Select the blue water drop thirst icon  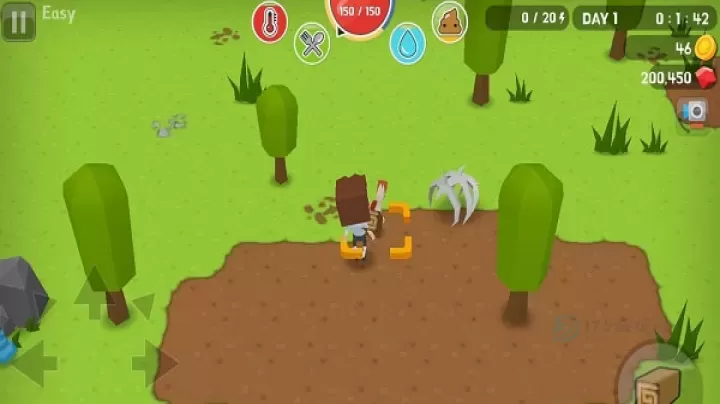(407, 43)
